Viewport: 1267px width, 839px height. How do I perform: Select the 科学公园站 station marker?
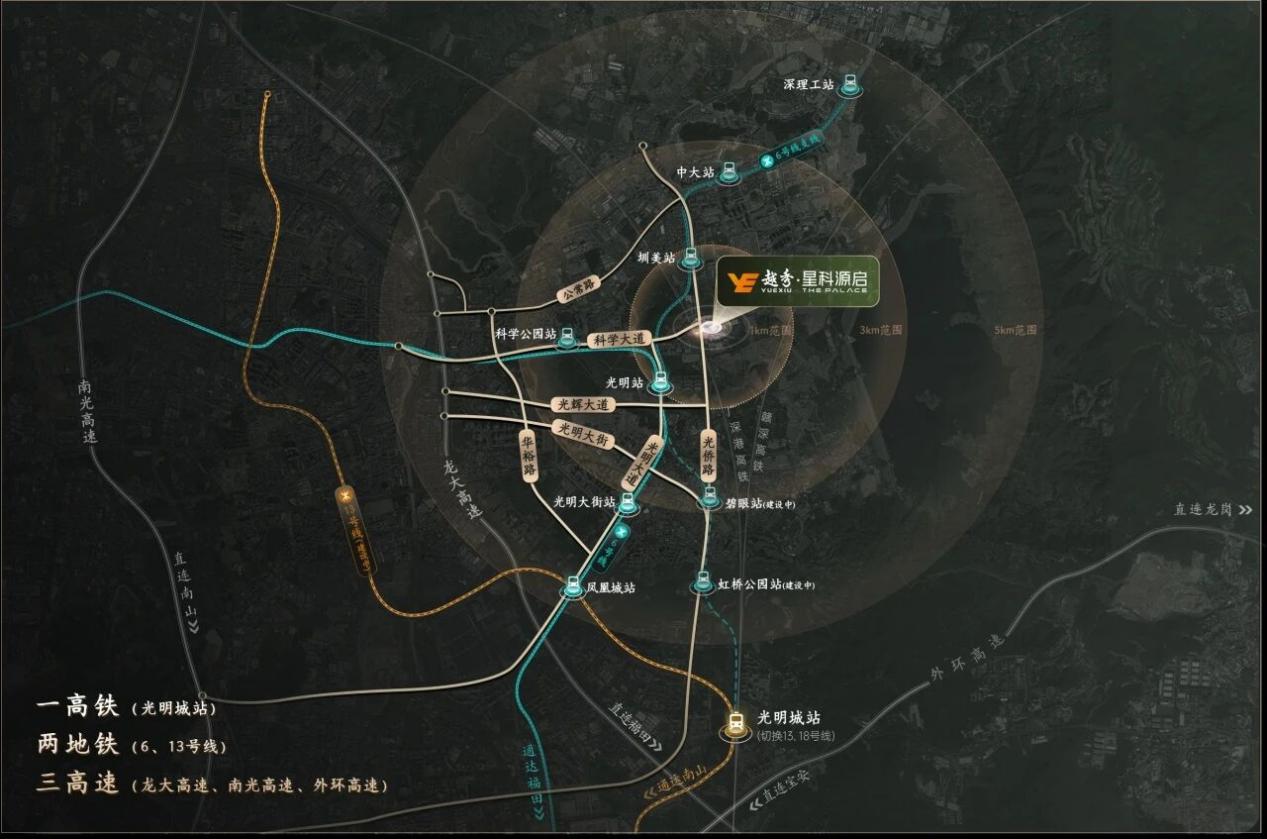point(568,336)
